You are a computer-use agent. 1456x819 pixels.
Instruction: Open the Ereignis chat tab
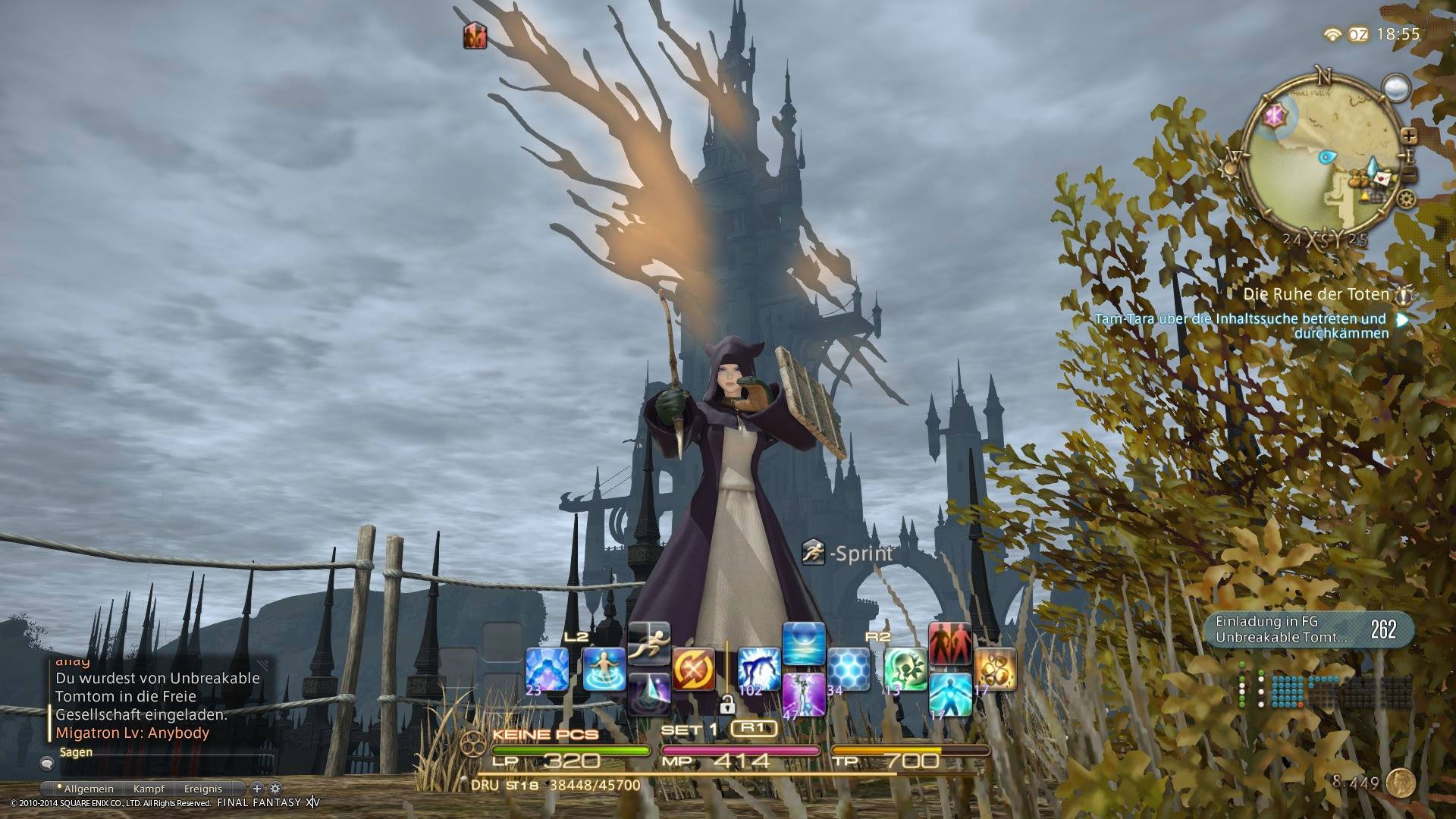[x=203, y=789]
